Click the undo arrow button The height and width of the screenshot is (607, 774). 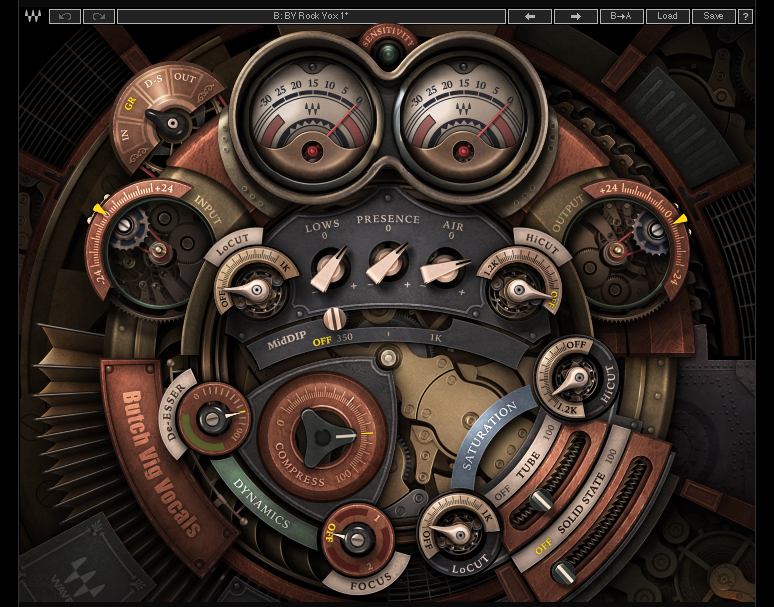coord(65,16)
